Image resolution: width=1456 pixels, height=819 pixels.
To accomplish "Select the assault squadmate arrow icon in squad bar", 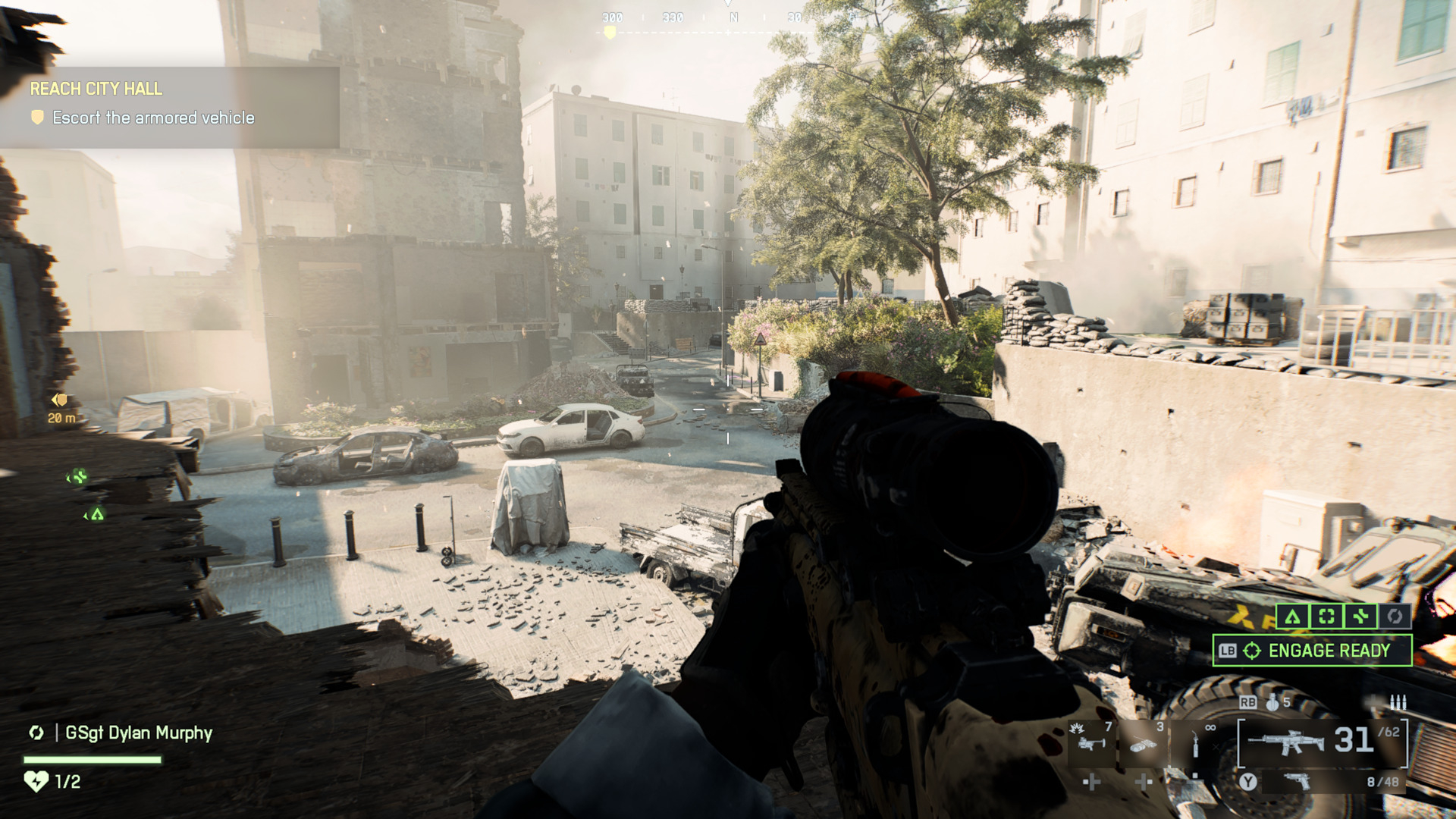I will (1292, 617).
